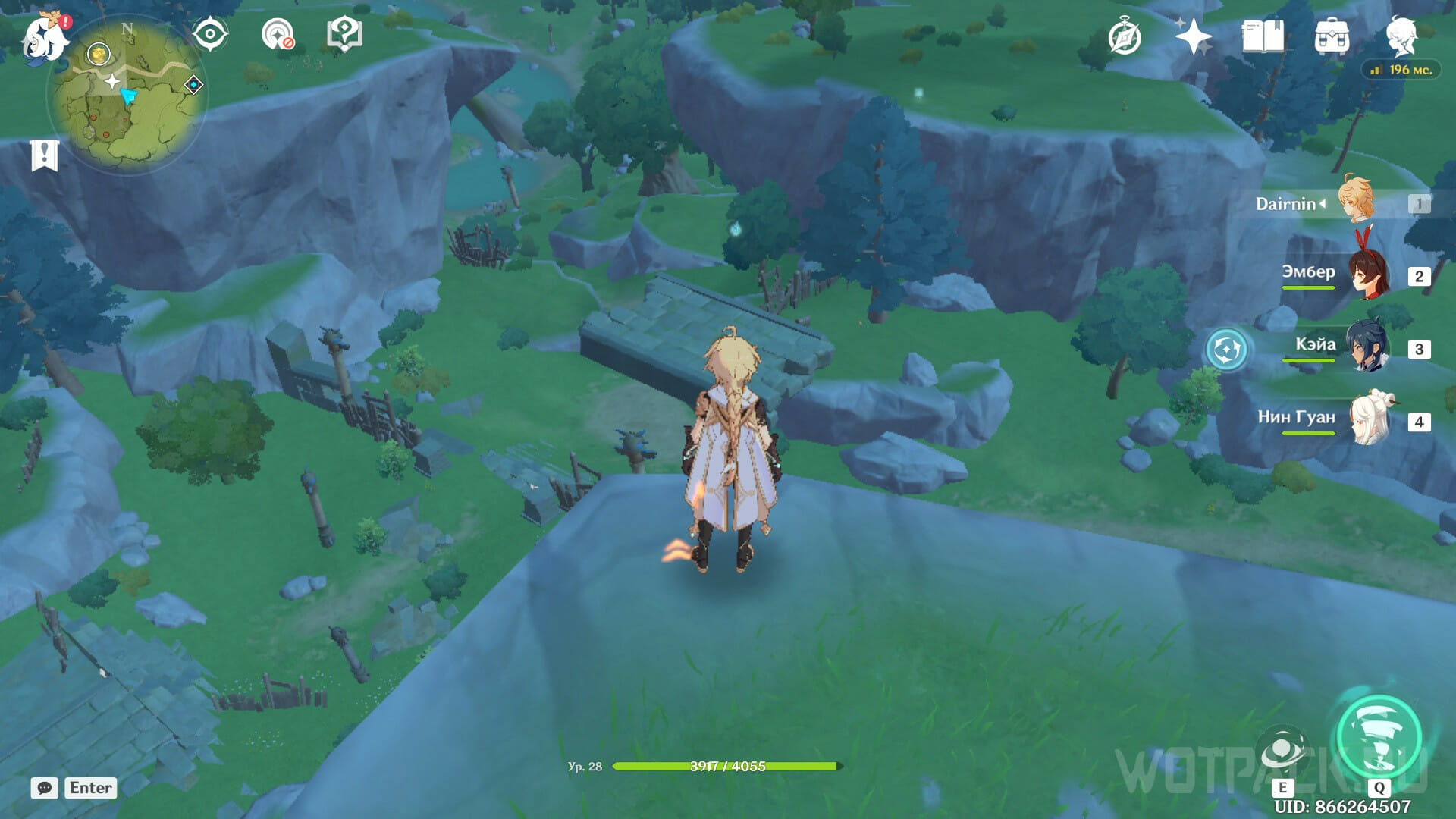Open the adventure compass icon

pyautogui.click(x=1124, y=36)
